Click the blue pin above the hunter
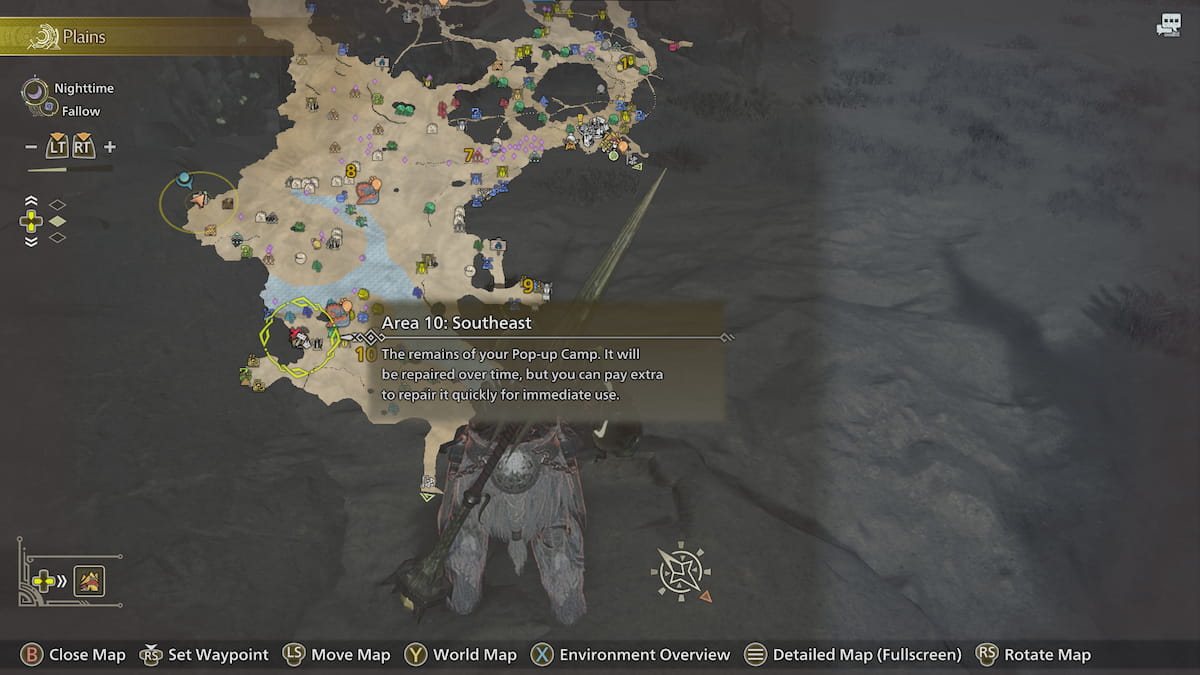 (184, 180)
